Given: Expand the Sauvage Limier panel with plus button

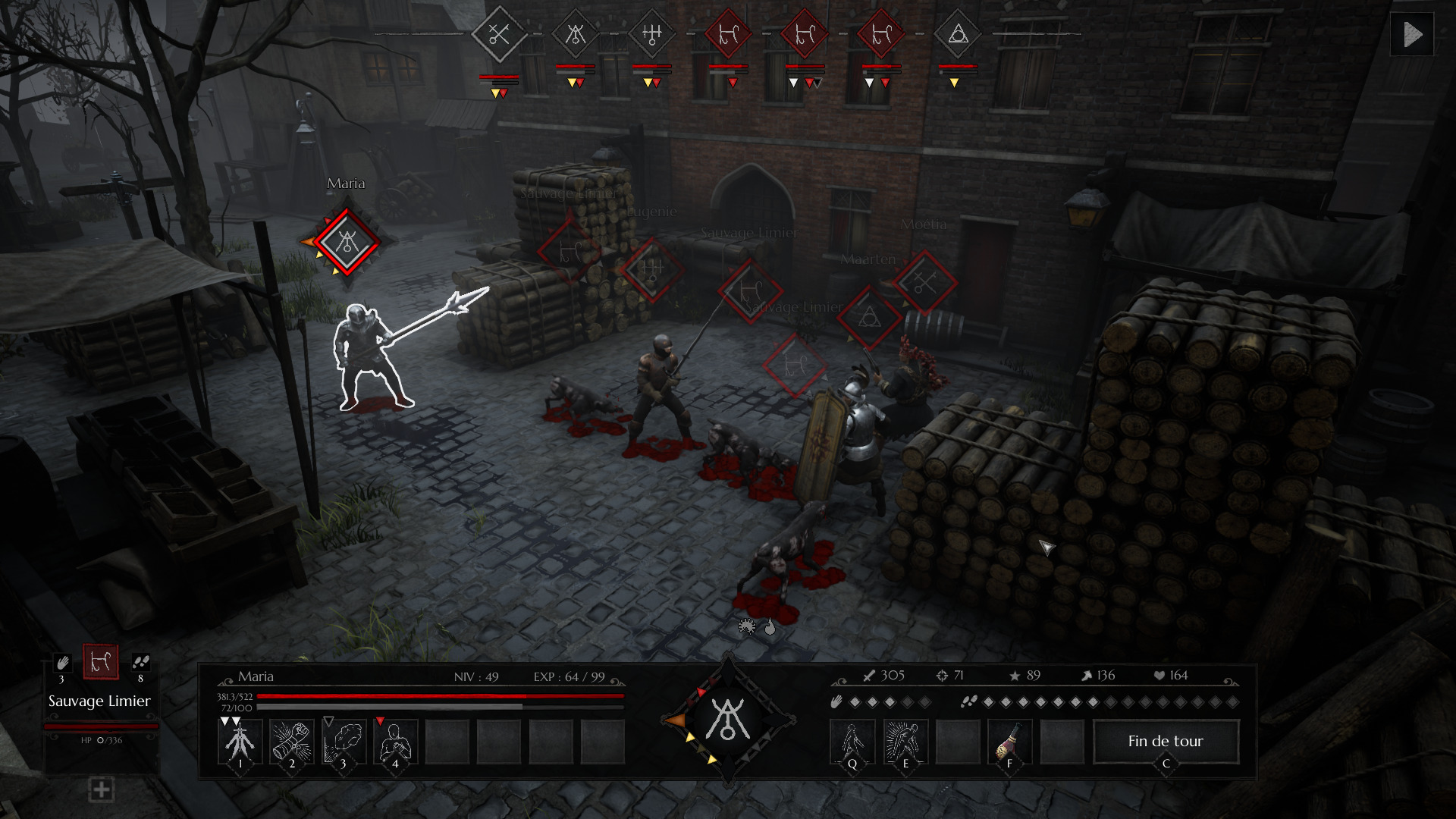Looking at the screenshot, I should tap(101, 789).
